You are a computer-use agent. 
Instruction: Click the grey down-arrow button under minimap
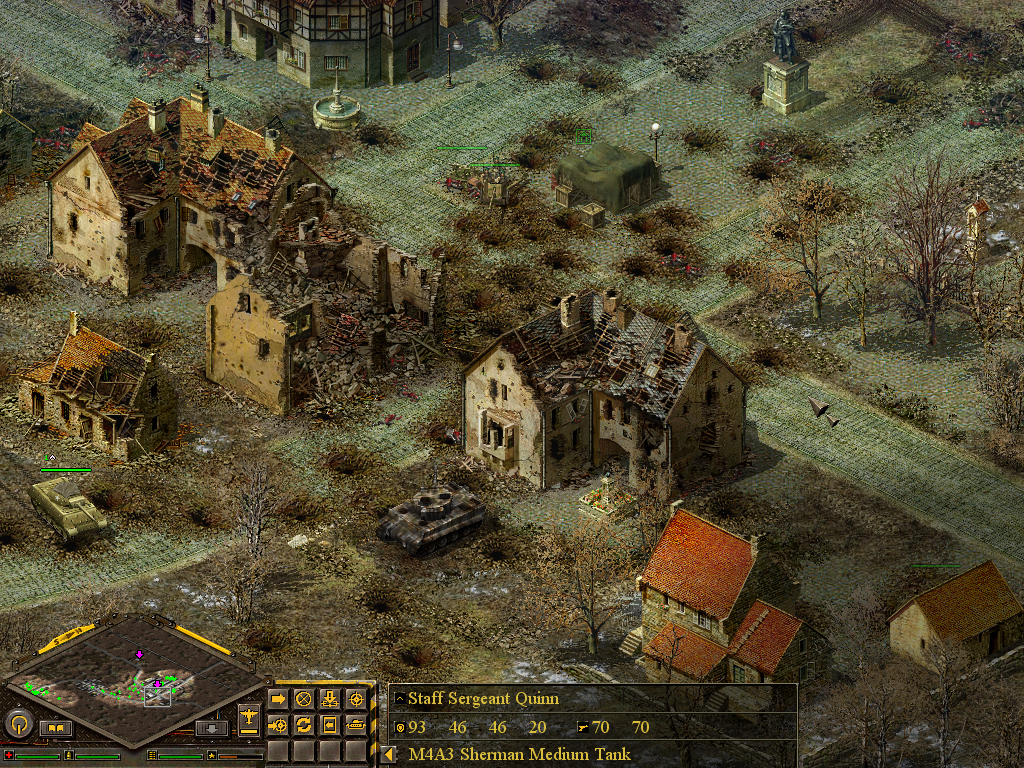coord(211,728)
